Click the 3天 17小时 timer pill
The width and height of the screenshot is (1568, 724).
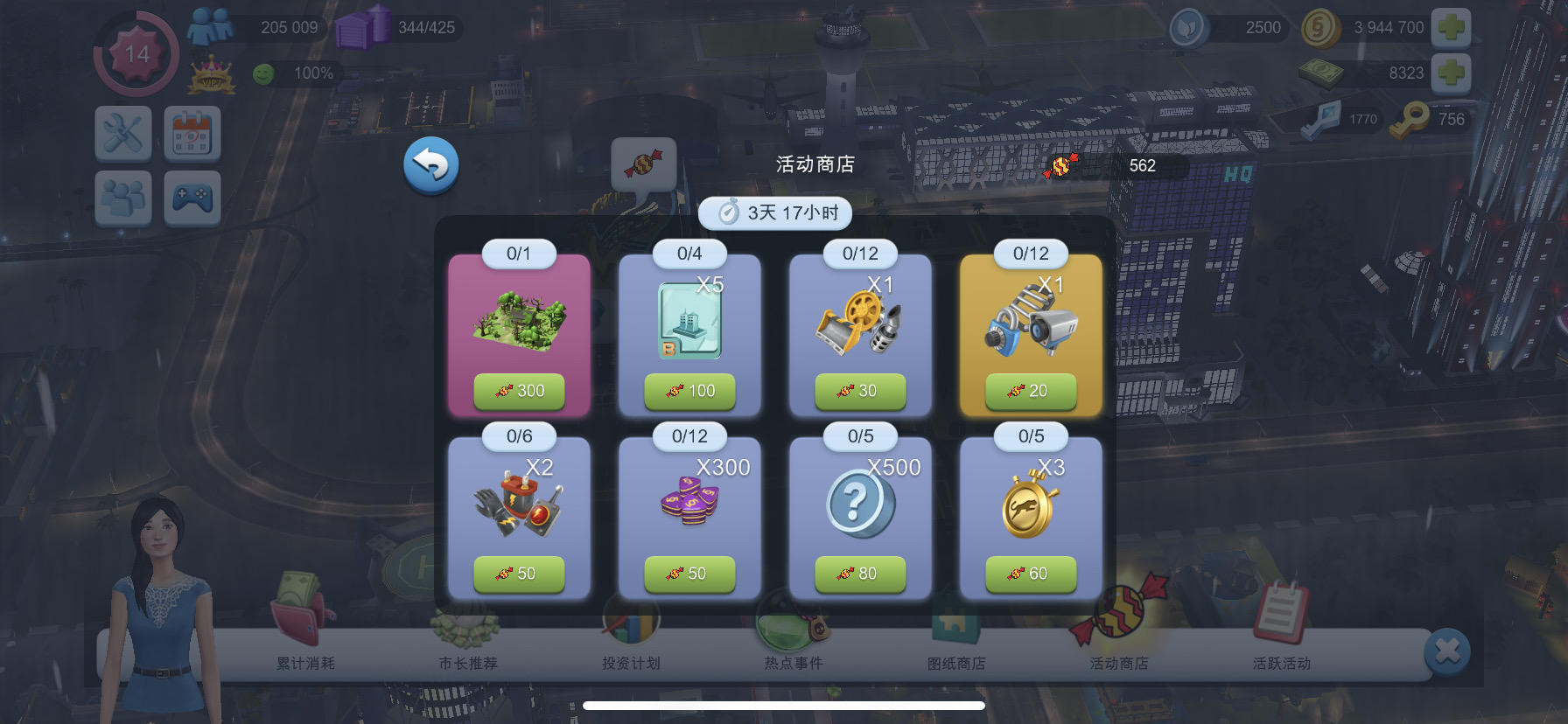click(x=775, y=212)
